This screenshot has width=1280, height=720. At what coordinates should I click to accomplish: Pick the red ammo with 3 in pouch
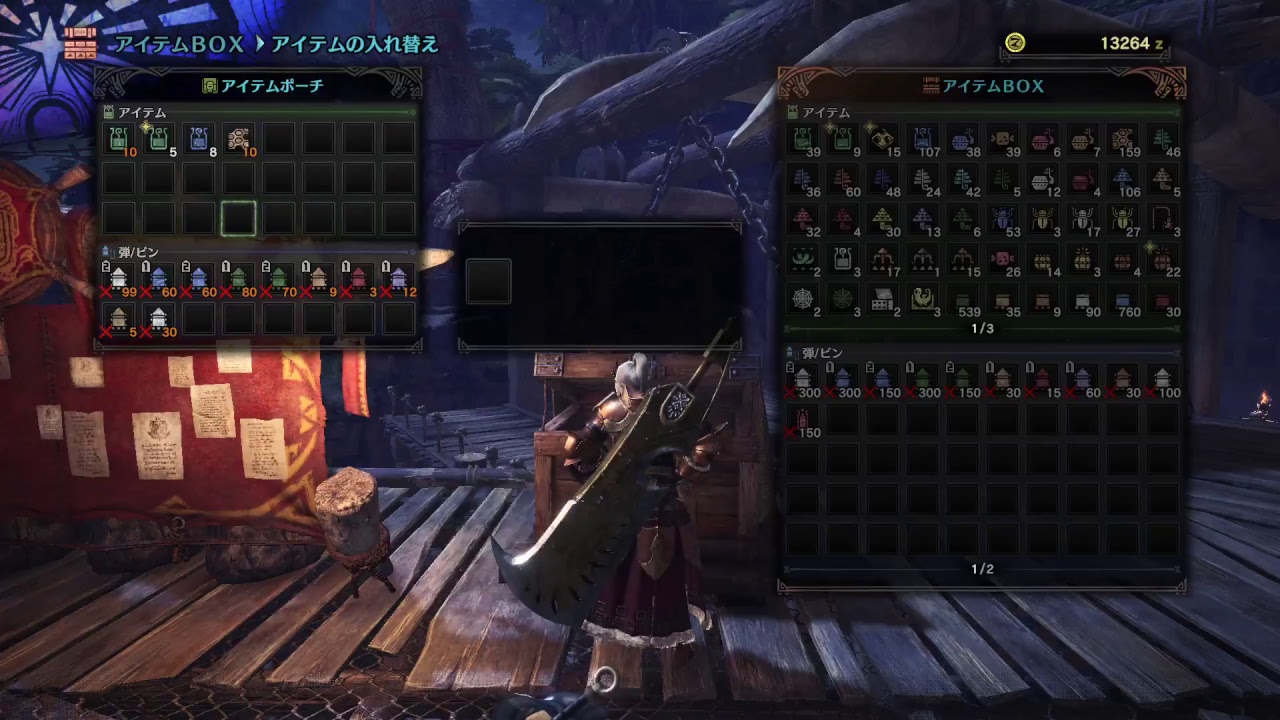point(358,278)
